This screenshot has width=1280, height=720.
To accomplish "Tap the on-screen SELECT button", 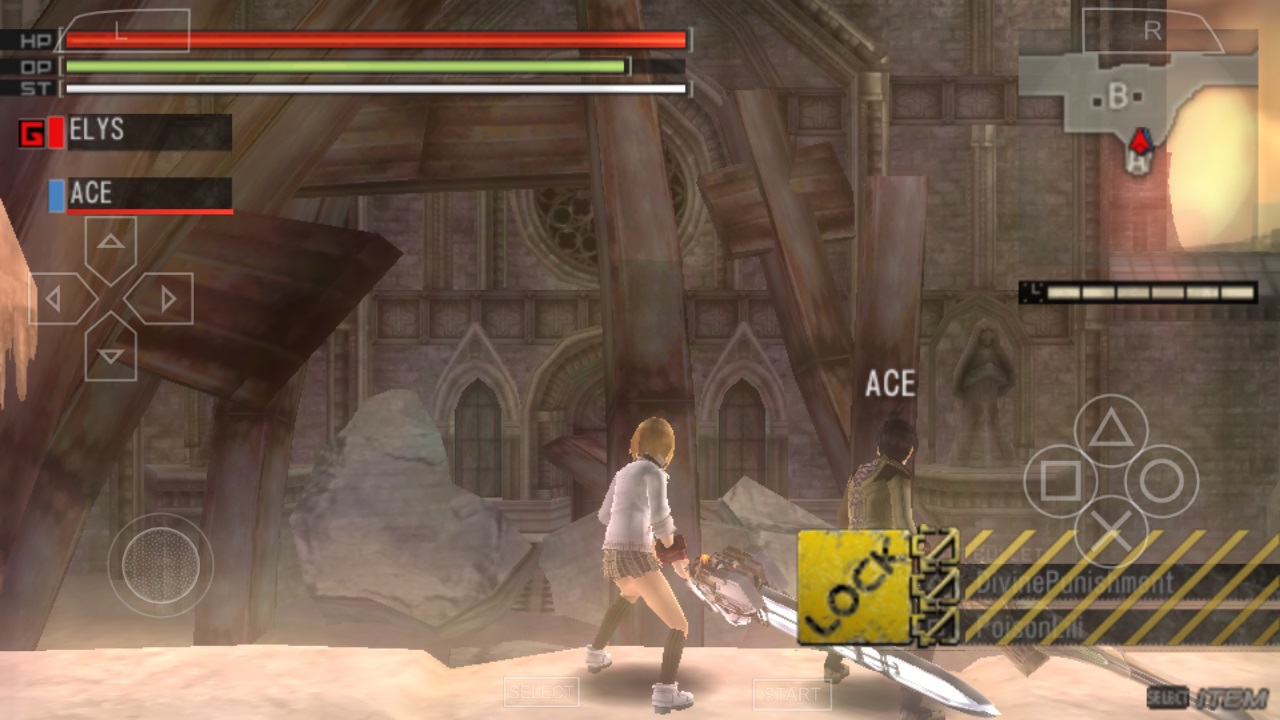I will (541, 692).
